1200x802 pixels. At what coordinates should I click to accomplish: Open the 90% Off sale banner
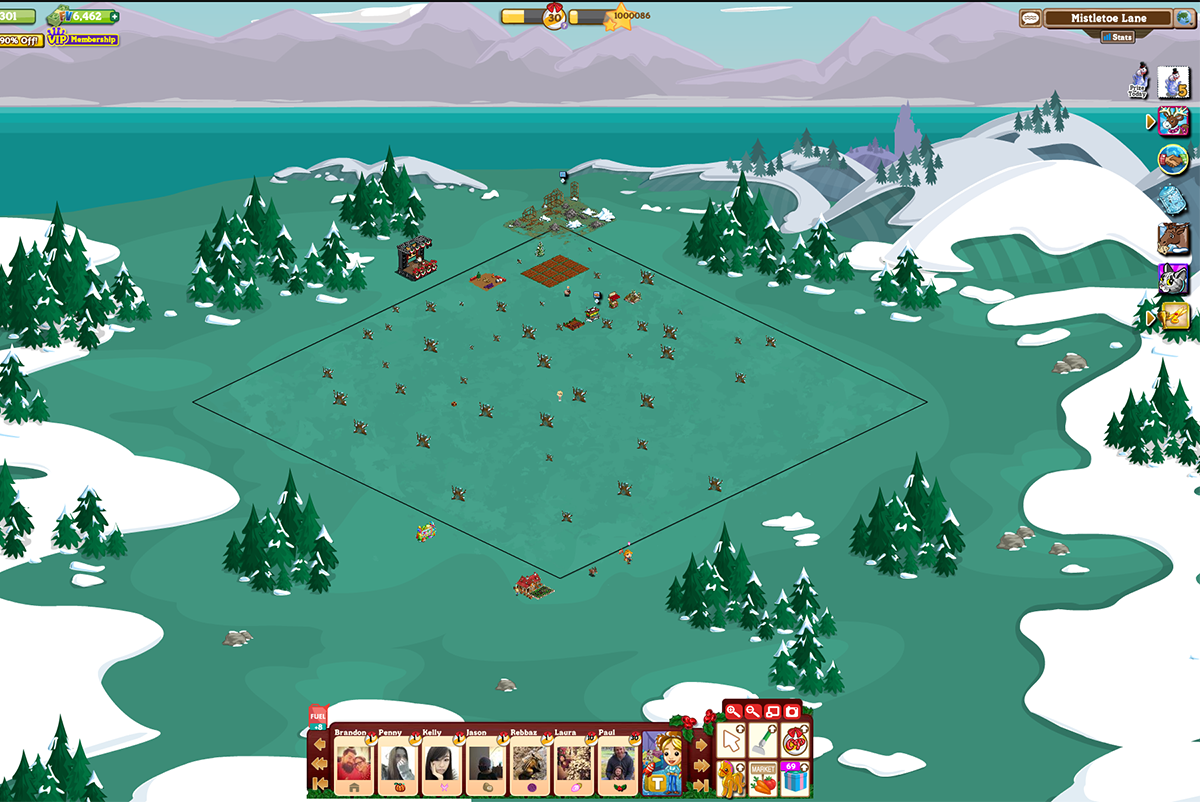(20, 40)
